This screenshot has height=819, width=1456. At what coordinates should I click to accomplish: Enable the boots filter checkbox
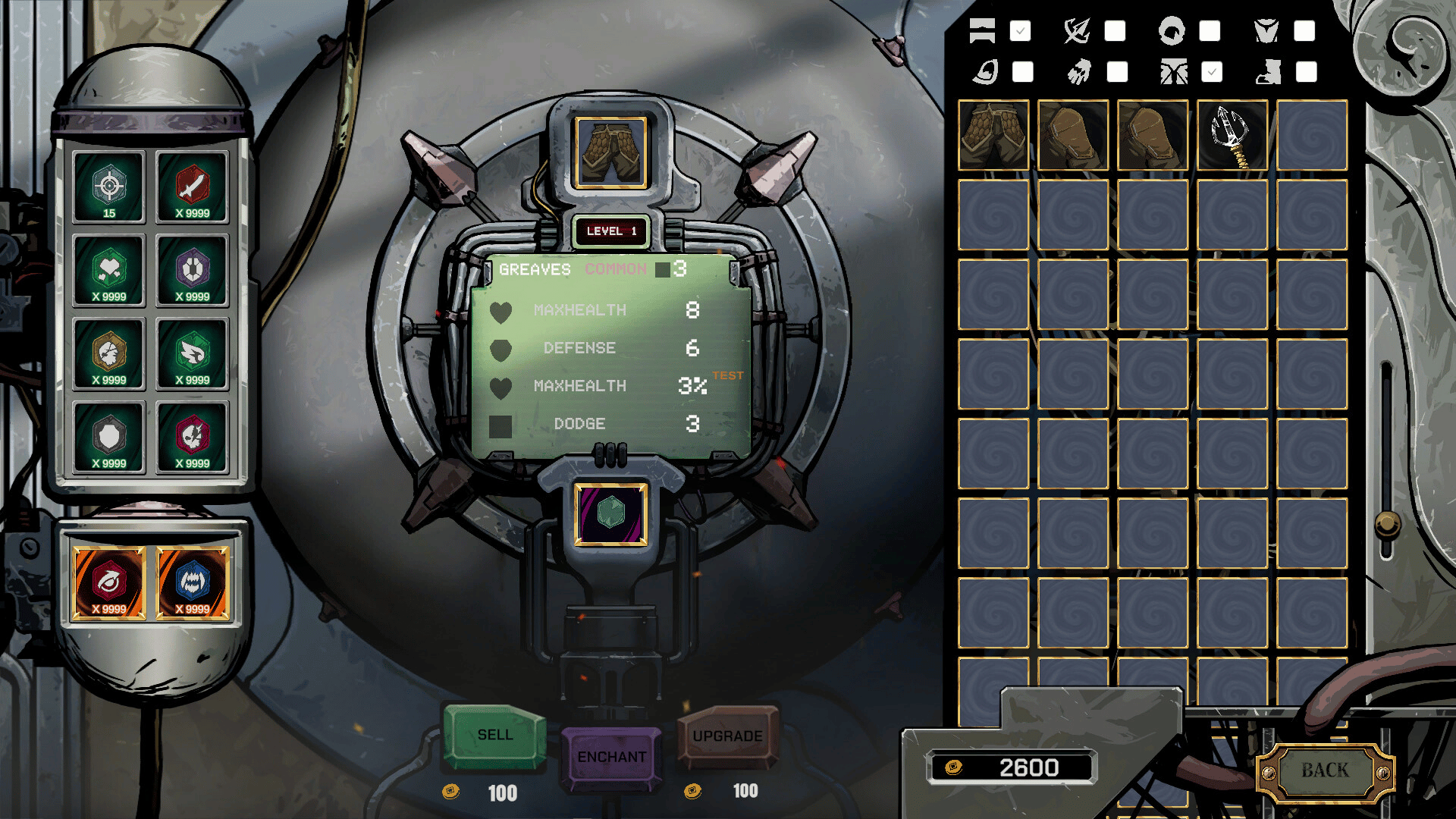click(1306, 72)
